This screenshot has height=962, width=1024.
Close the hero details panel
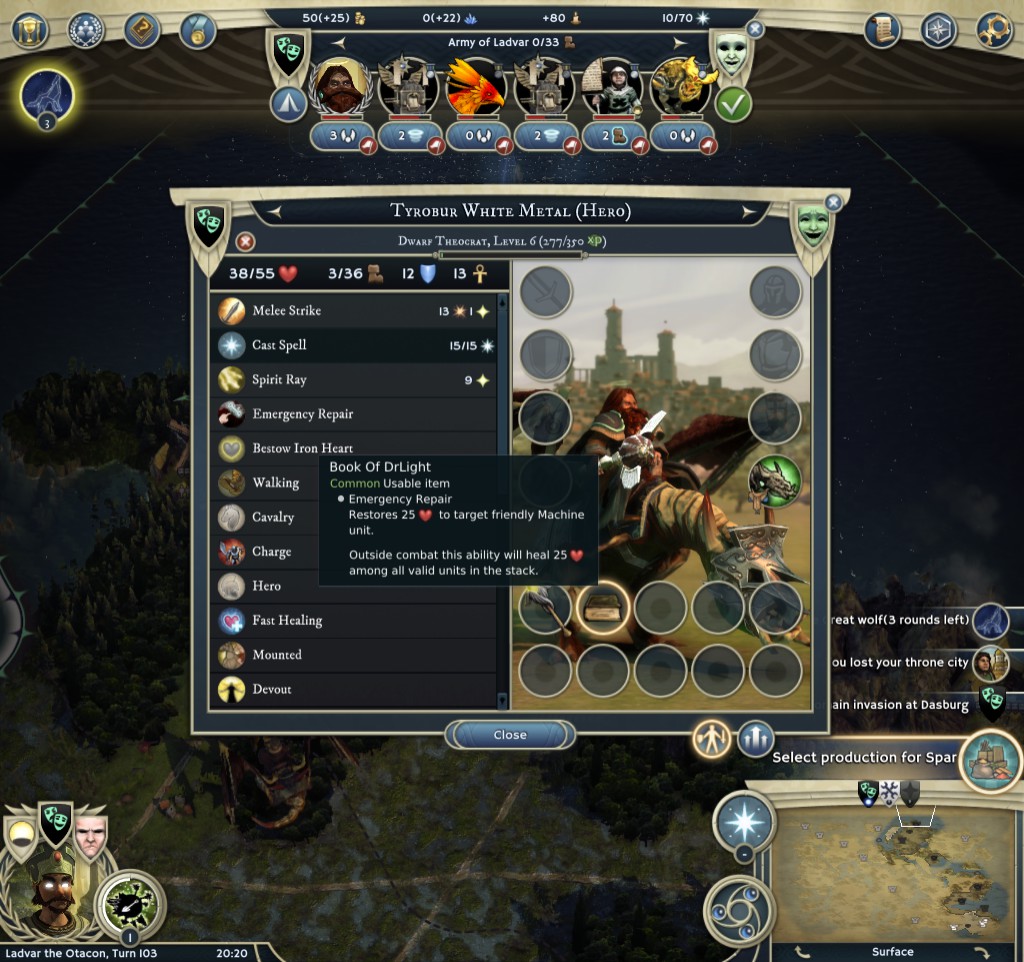click(510, 735)
